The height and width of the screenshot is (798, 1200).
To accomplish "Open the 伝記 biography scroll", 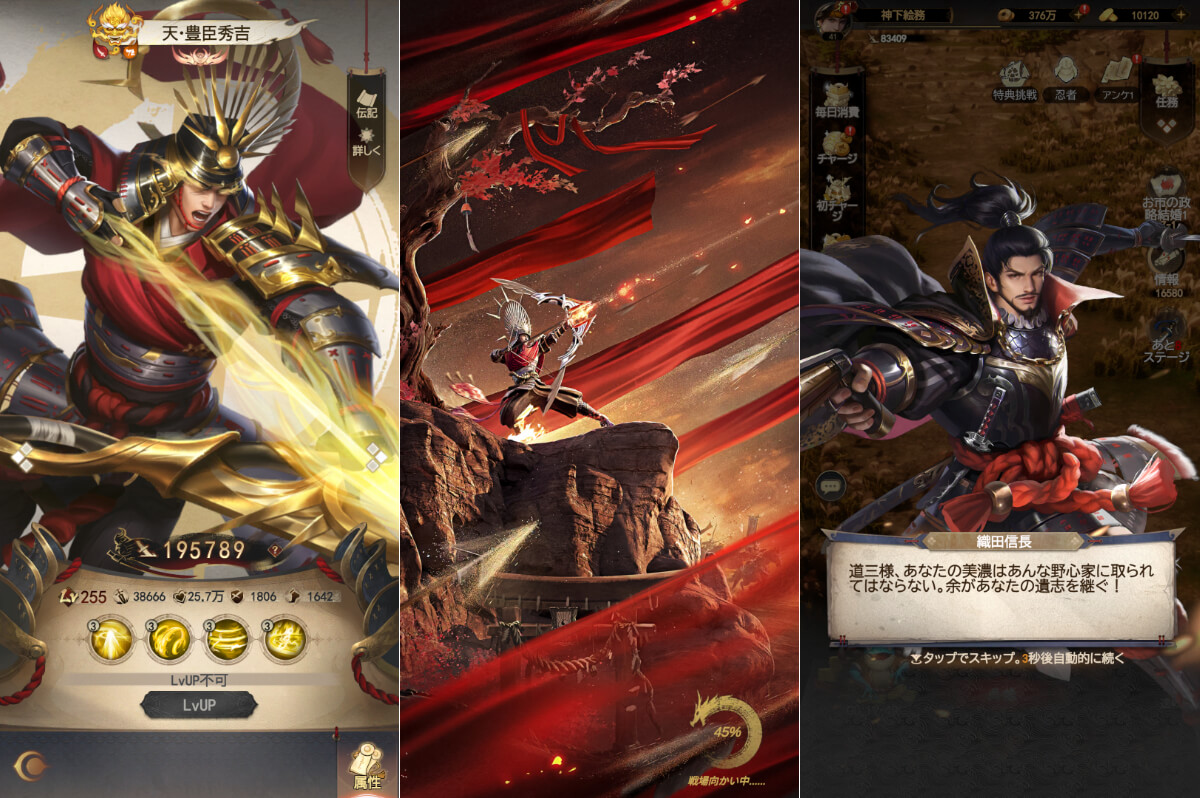I will 366,100.
